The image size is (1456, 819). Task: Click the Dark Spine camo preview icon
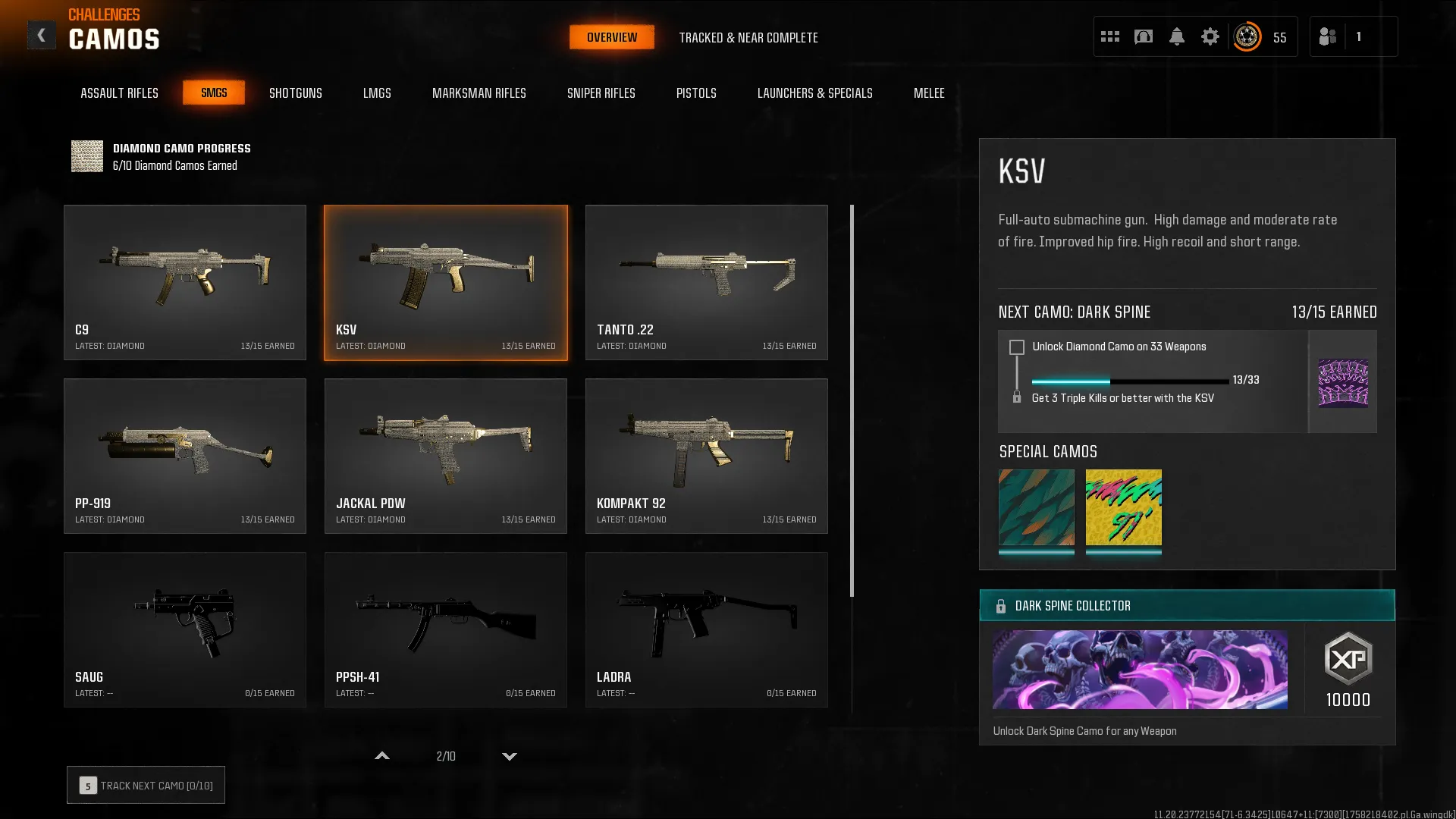(1343, 381)
